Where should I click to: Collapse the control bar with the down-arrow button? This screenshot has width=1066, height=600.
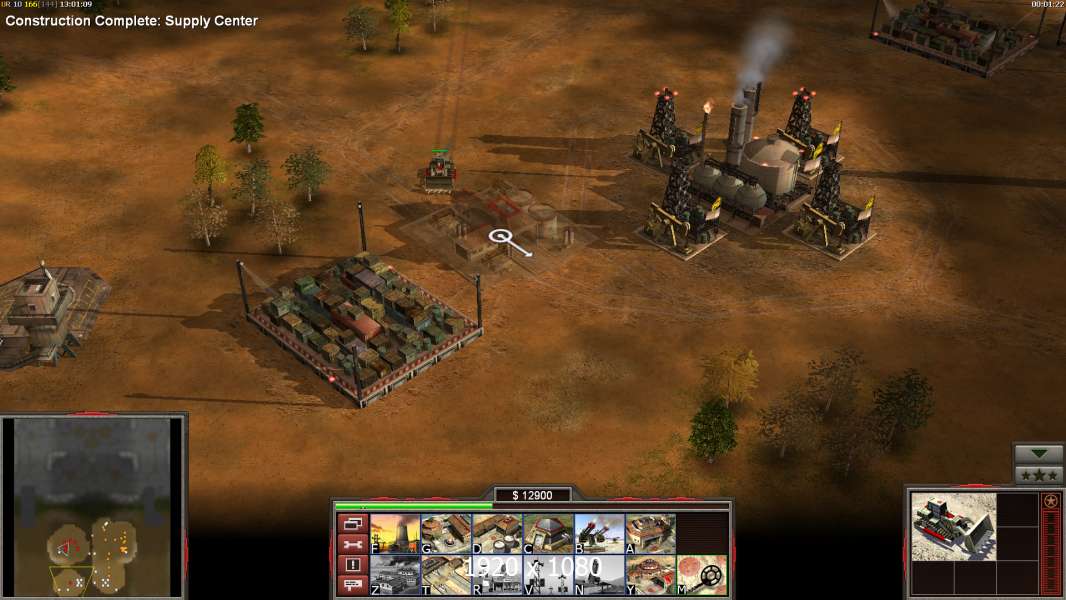[x=1038, y=455]
